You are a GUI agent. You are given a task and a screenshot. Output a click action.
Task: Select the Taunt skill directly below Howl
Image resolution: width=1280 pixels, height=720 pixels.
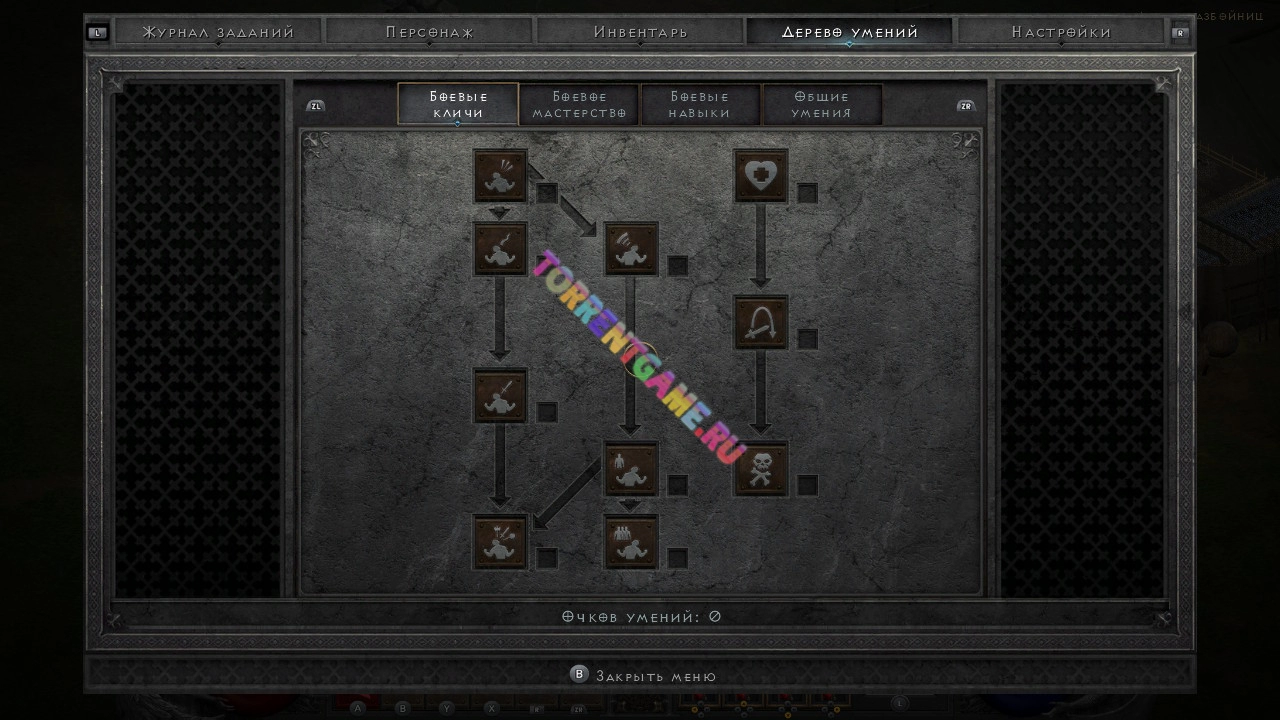[x=500, y=249]
